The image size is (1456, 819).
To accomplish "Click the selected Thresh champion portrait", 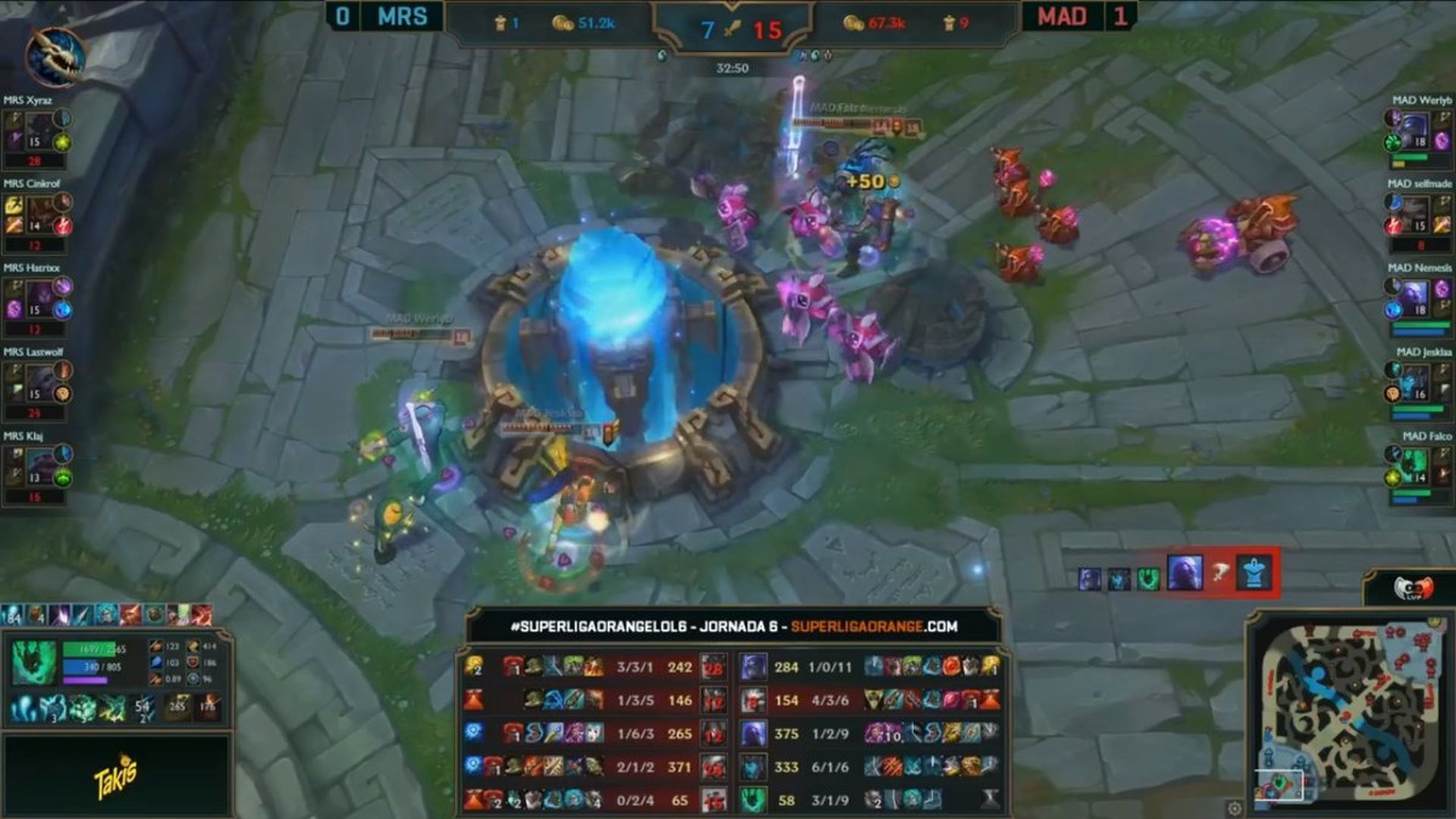I will (x=33, y=662).
